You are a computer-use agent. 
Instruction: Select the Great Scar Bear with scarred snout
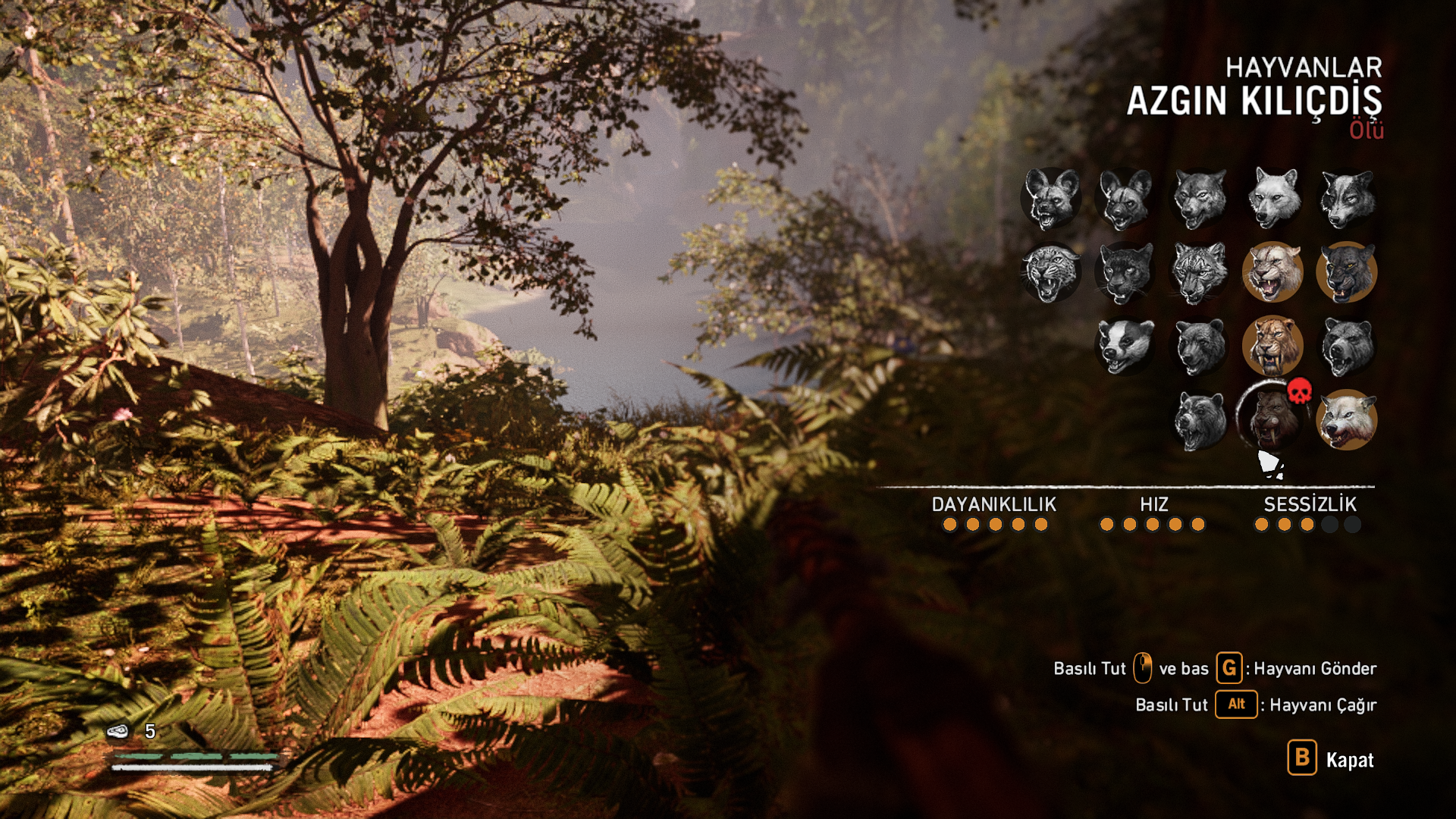(1199, 419)
